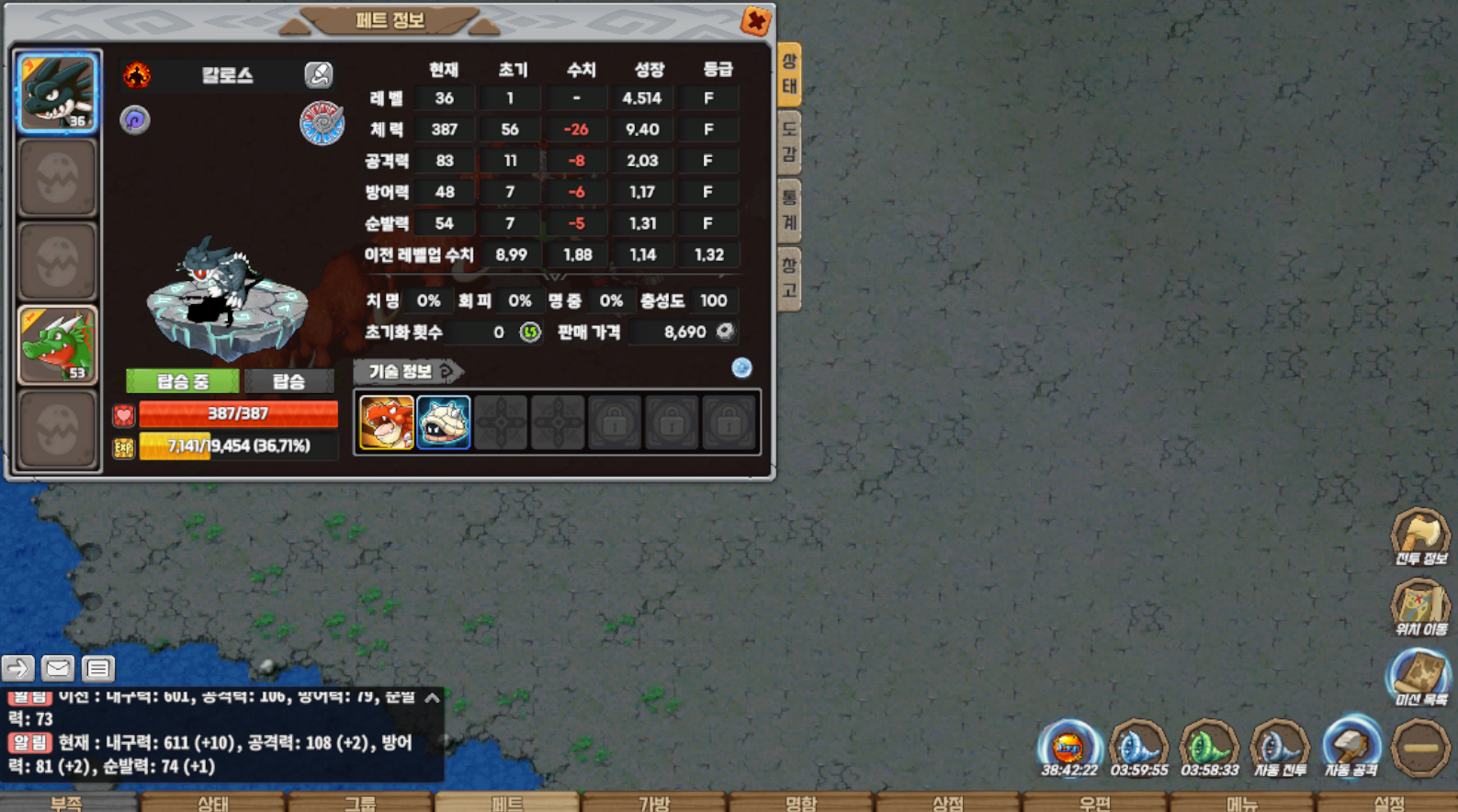Select the spiked shell skill slot
1458x812 pixels.
point(444,423)
